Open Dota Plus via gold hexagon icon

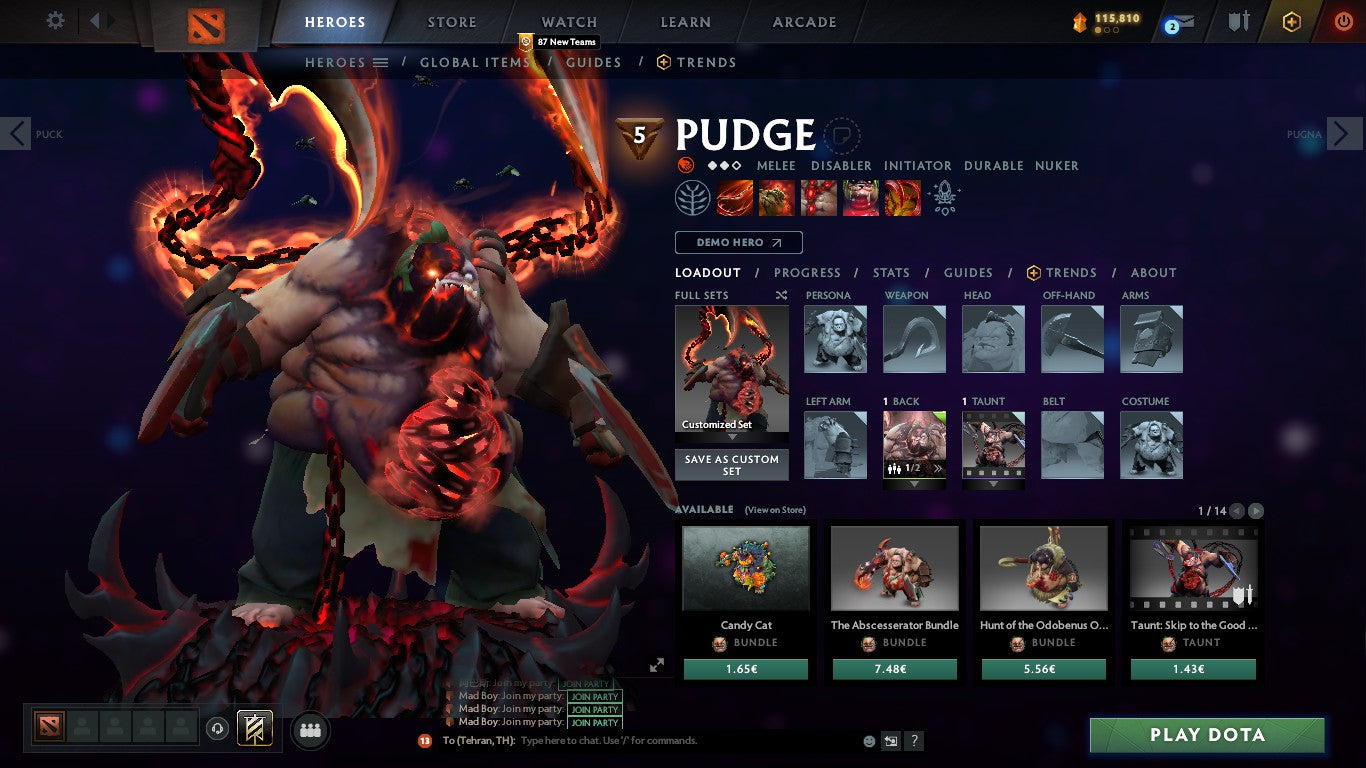1293,22
